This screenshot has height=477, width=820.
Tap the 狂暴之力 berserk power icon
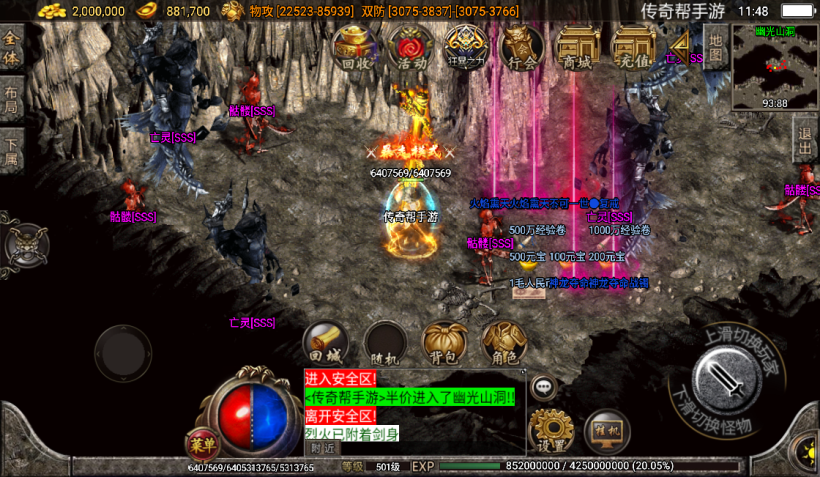pyautogui.click(x=466, y=47)
